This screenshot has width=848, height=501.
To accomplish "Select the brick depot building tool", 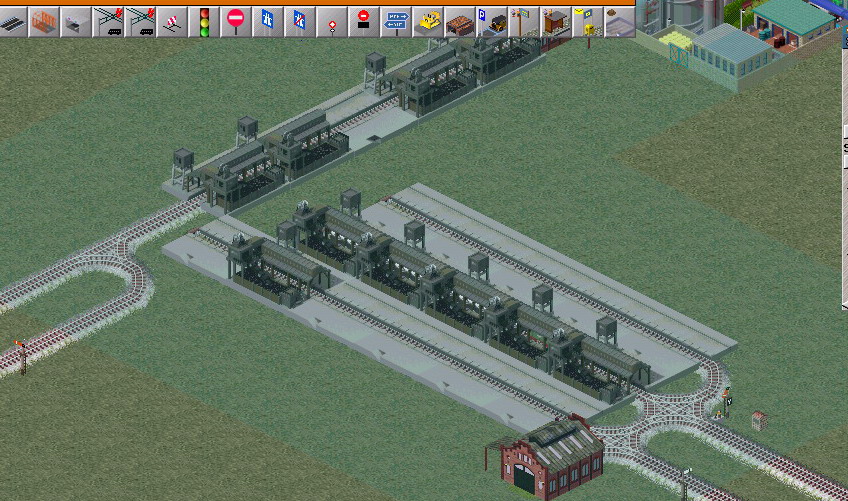I will [459, 22].
